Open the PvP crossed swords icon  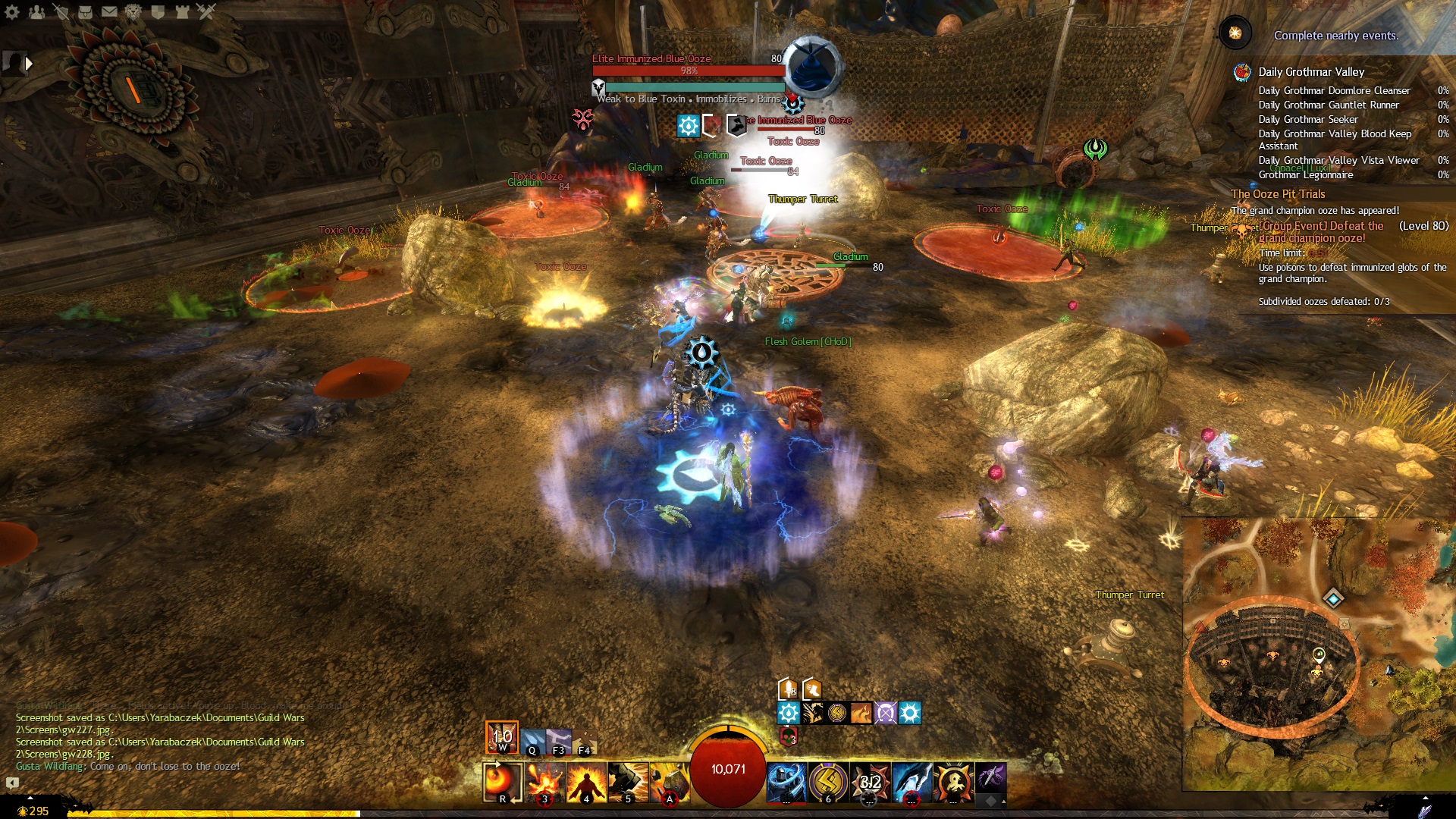tap(206, 11)
